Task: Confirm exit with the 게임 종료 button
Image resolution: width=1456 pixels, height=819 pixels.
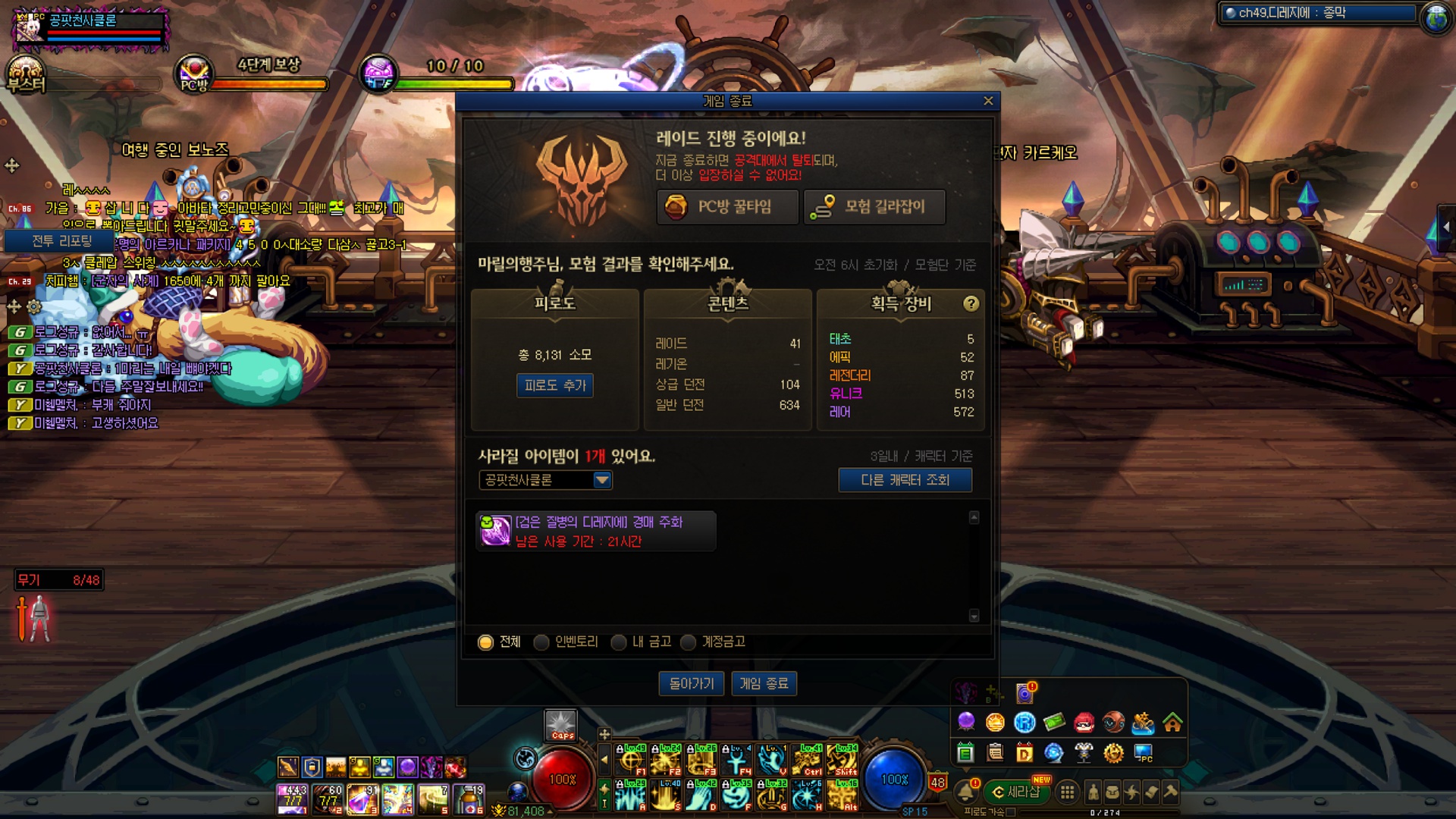Action: tap(764, 684)
